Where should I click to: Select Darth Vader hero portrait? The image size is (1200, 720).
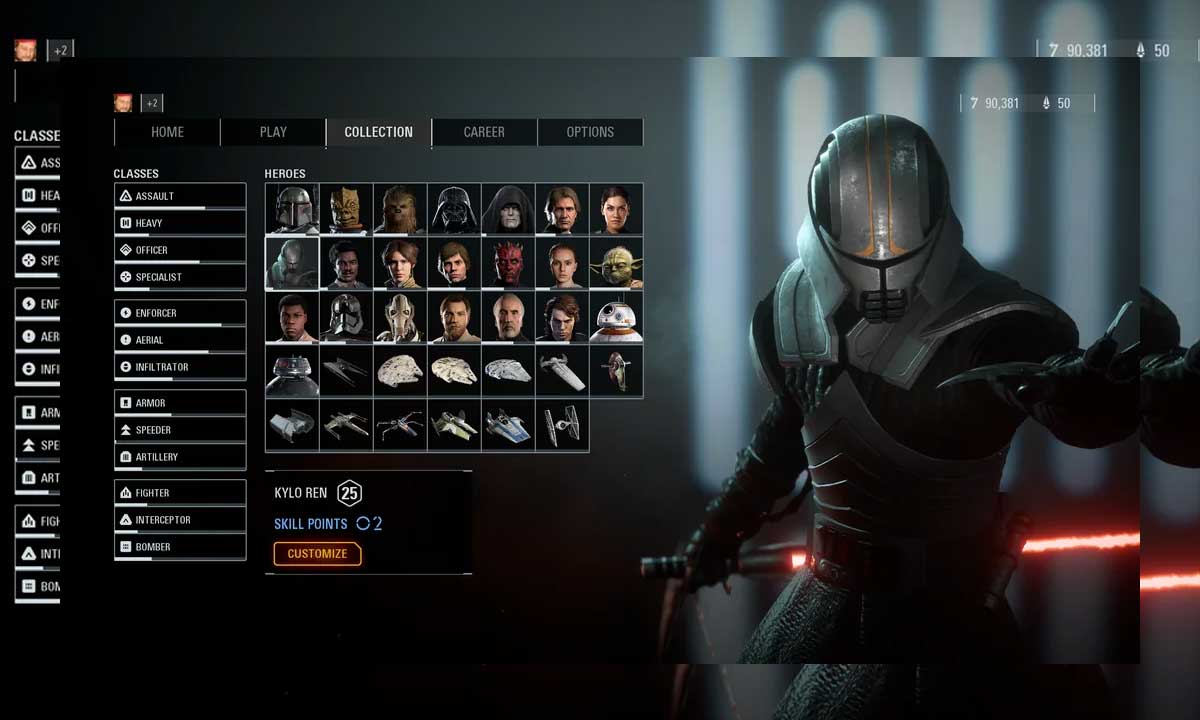tap(454, 209)
